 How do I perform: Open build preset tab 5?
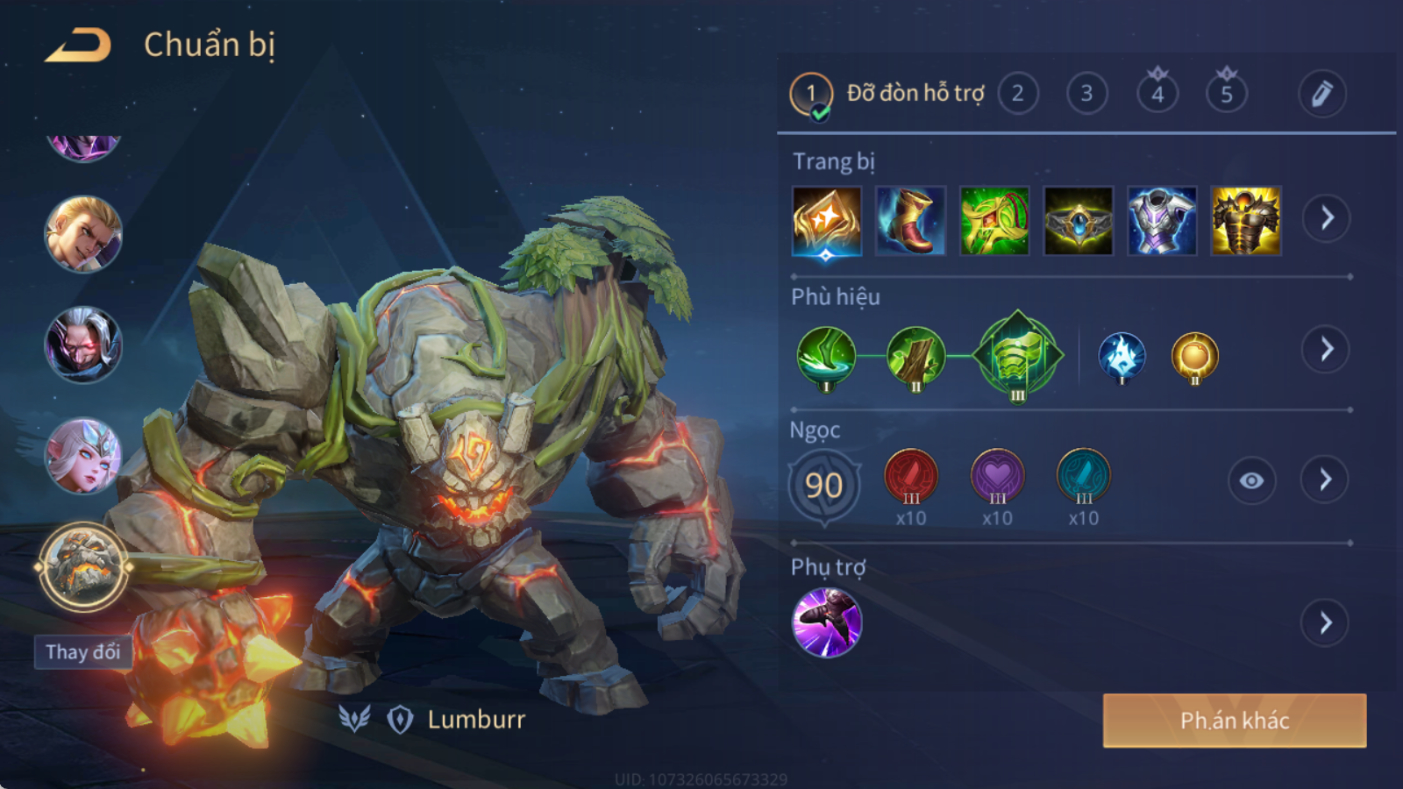1226,94
